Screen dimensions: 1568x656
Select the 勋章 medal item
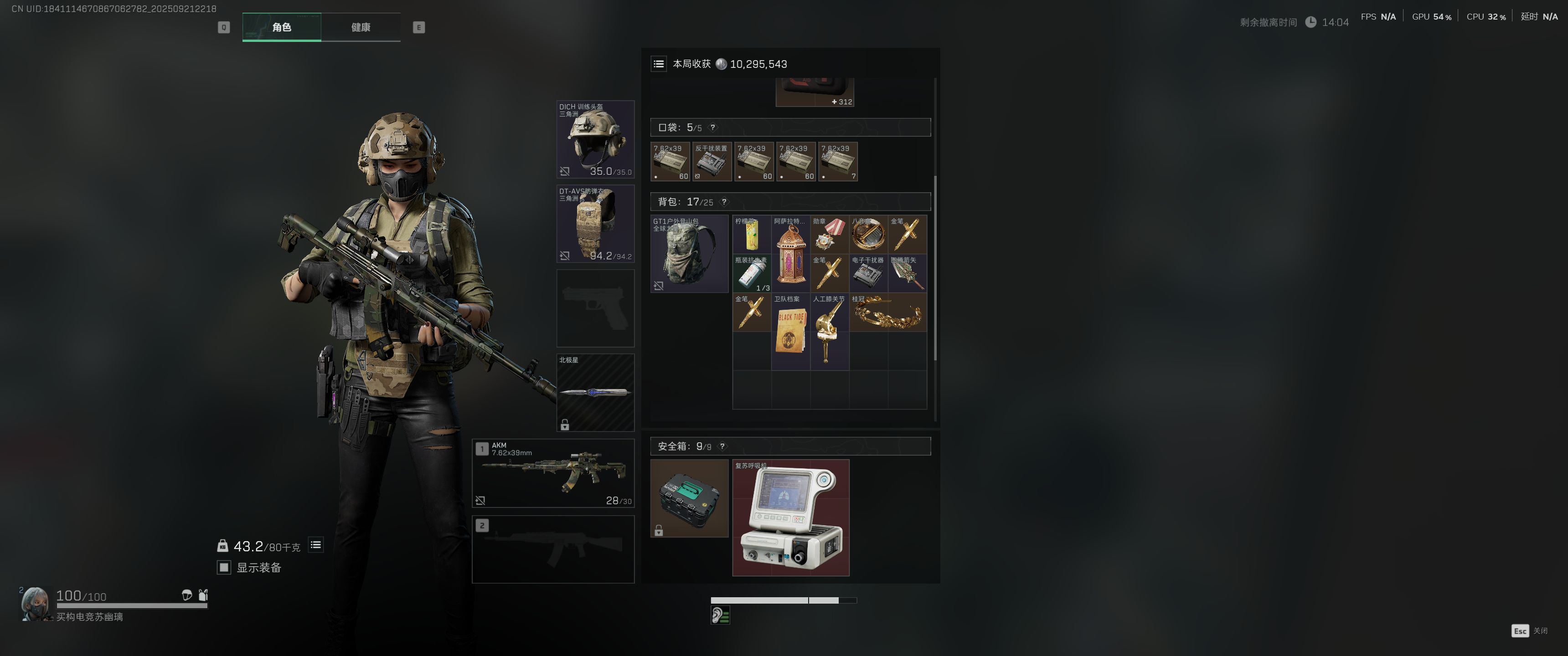pos(830,234)
